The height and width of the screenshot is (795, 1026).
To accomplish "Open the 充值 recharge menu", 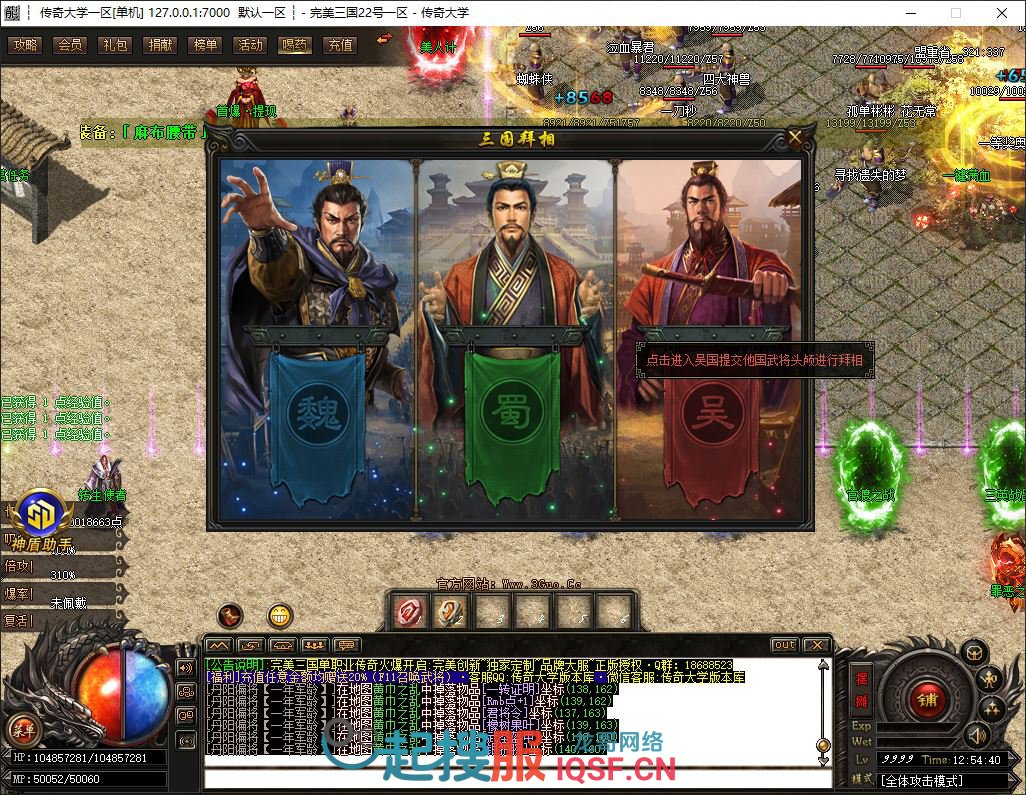I will [340, 45].
